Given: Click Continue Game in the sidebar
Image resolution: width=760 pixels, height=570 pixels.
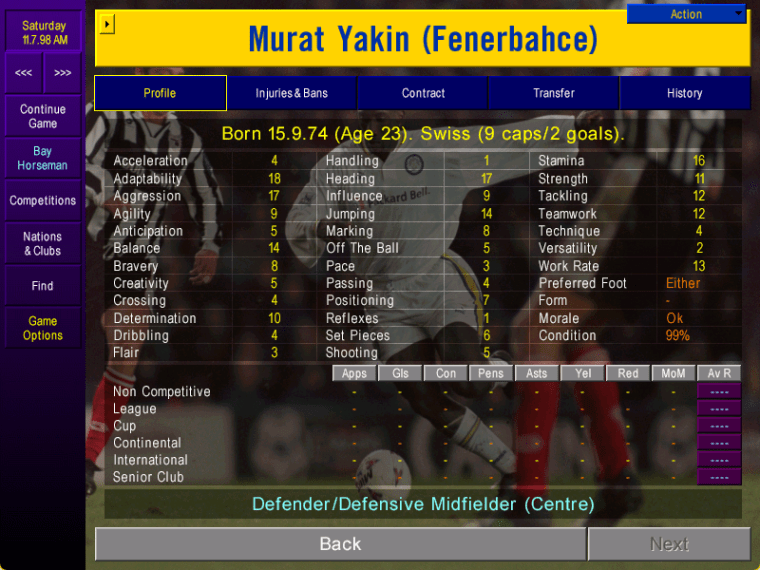Looking at the screenshot, I should (x=43, y=116).
